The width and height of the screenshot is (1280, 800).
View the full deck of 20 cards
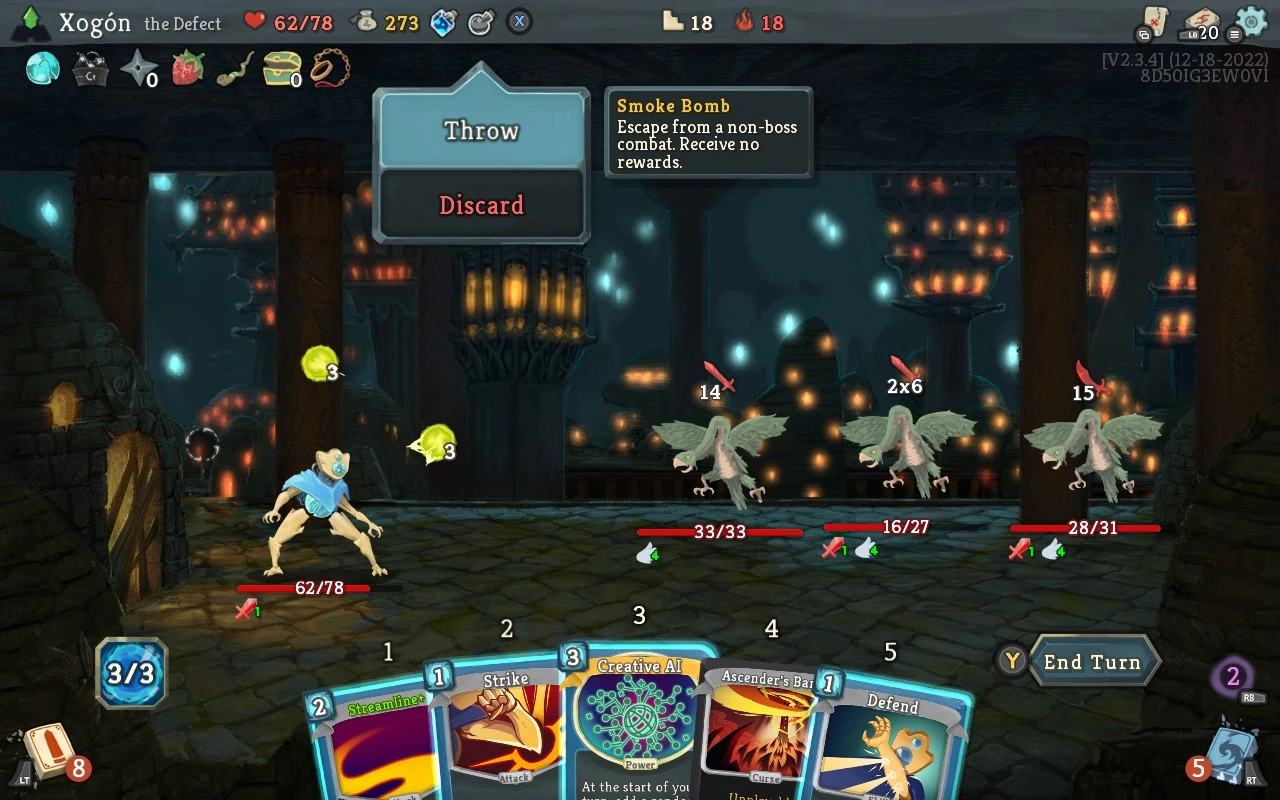[x=1200, y=22]
